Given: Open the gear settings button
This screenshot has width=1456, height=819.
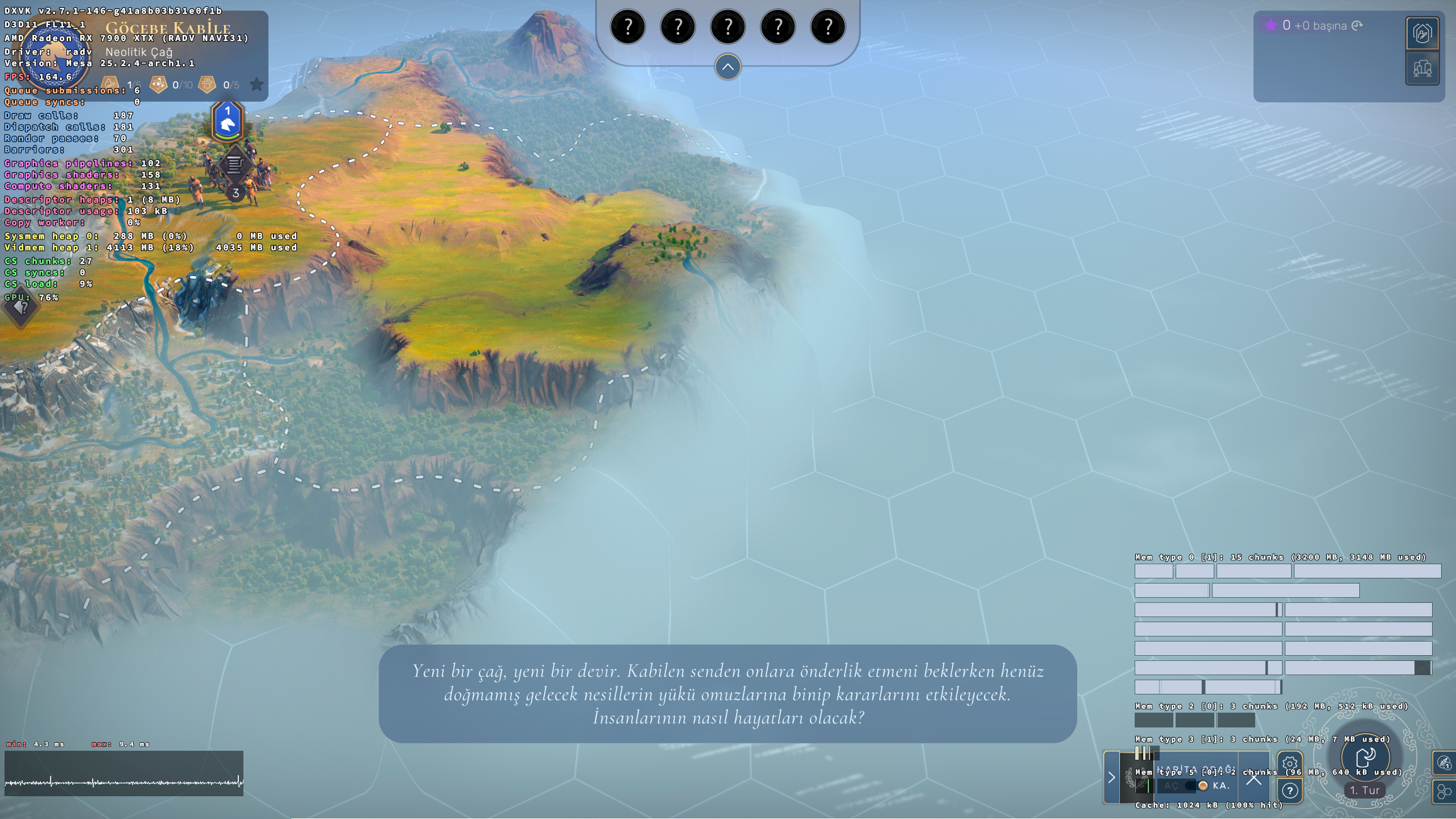Looking at the screenshot, I should coord(1289,763).
